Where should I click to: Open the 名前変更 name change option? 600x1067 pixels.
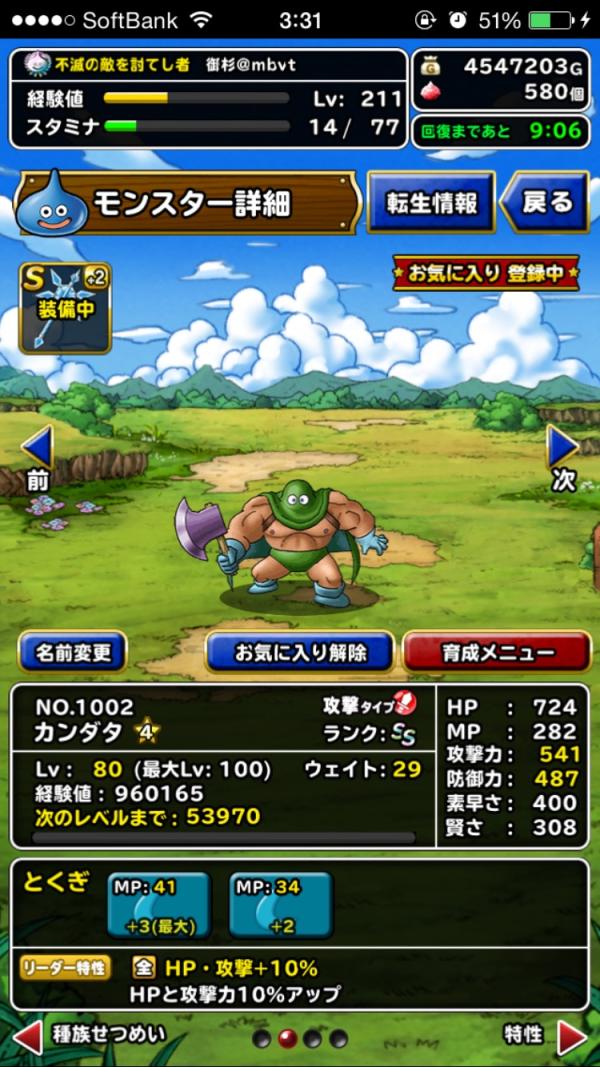pyautogui.click(x=72, y=653)
